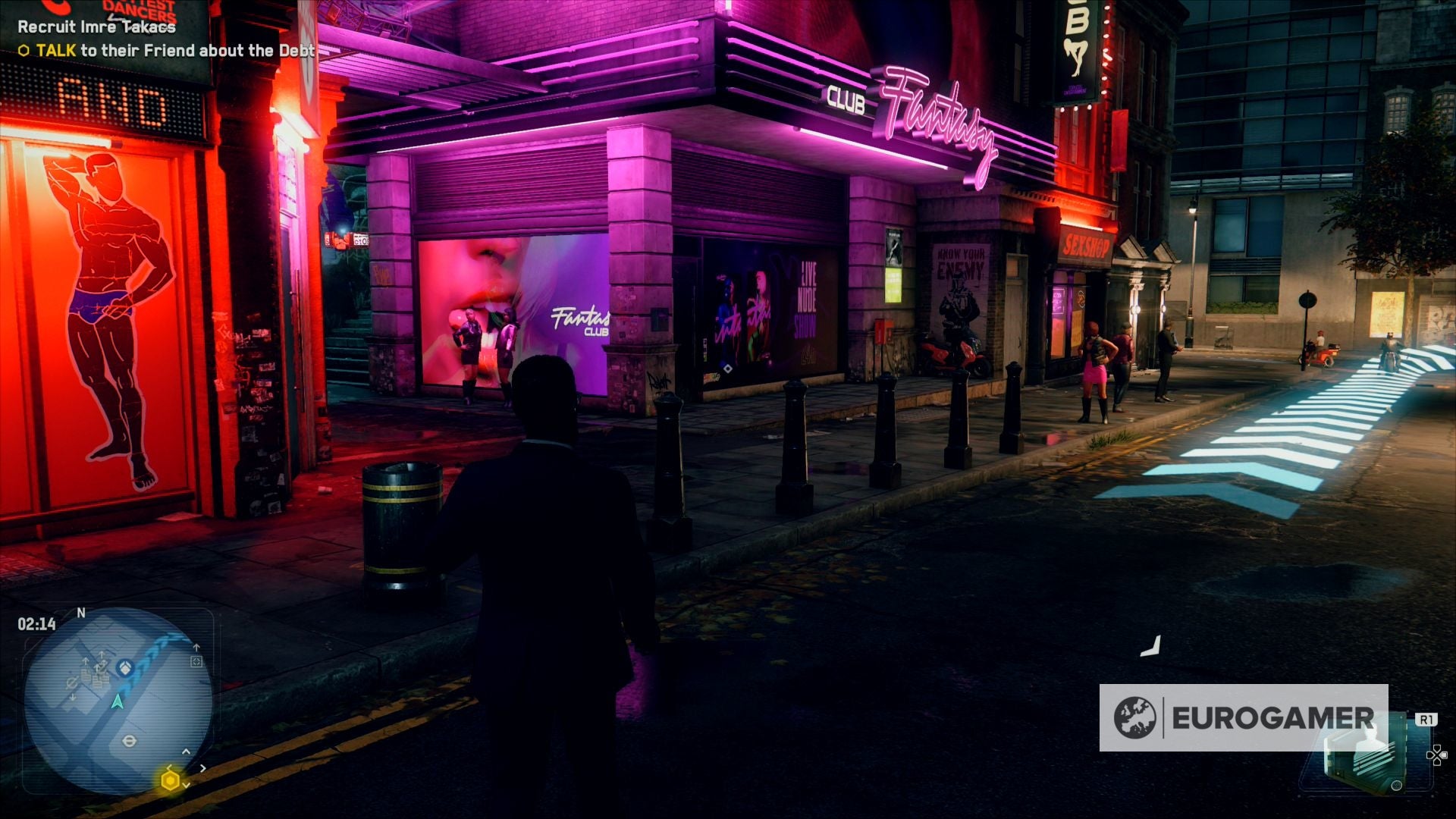Select the blue waypoint marker on minimap
The width and height of the screenshot is (1456, 819).
125,668
